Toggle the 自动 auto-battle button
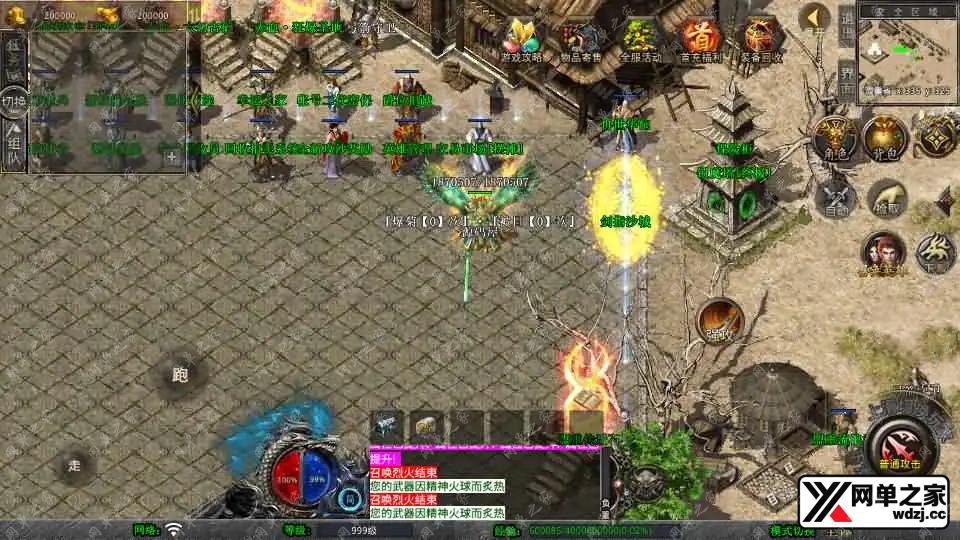 point(836,196)
